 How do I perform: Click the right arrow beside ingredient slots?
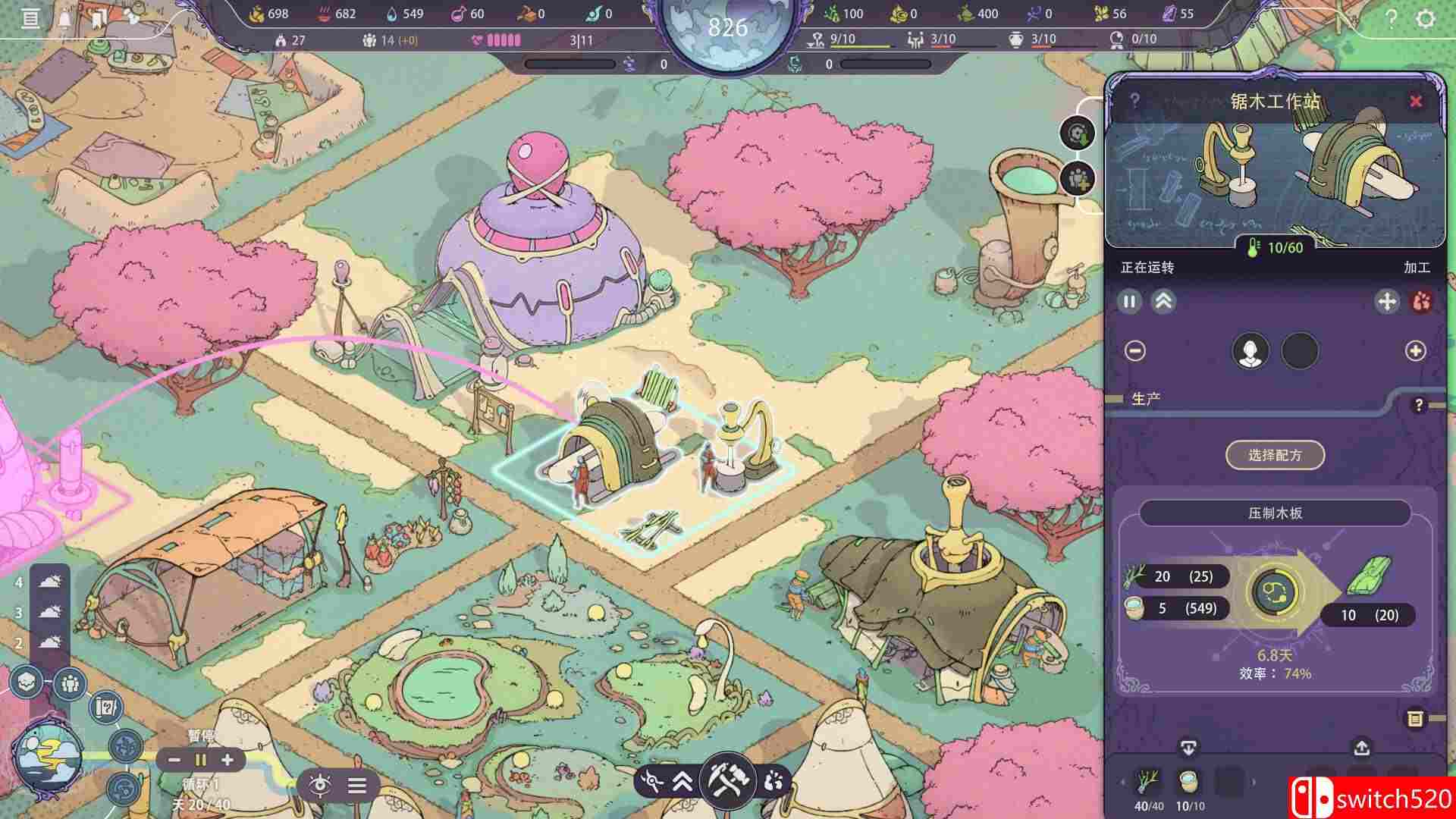click(x=1253, y=782)
